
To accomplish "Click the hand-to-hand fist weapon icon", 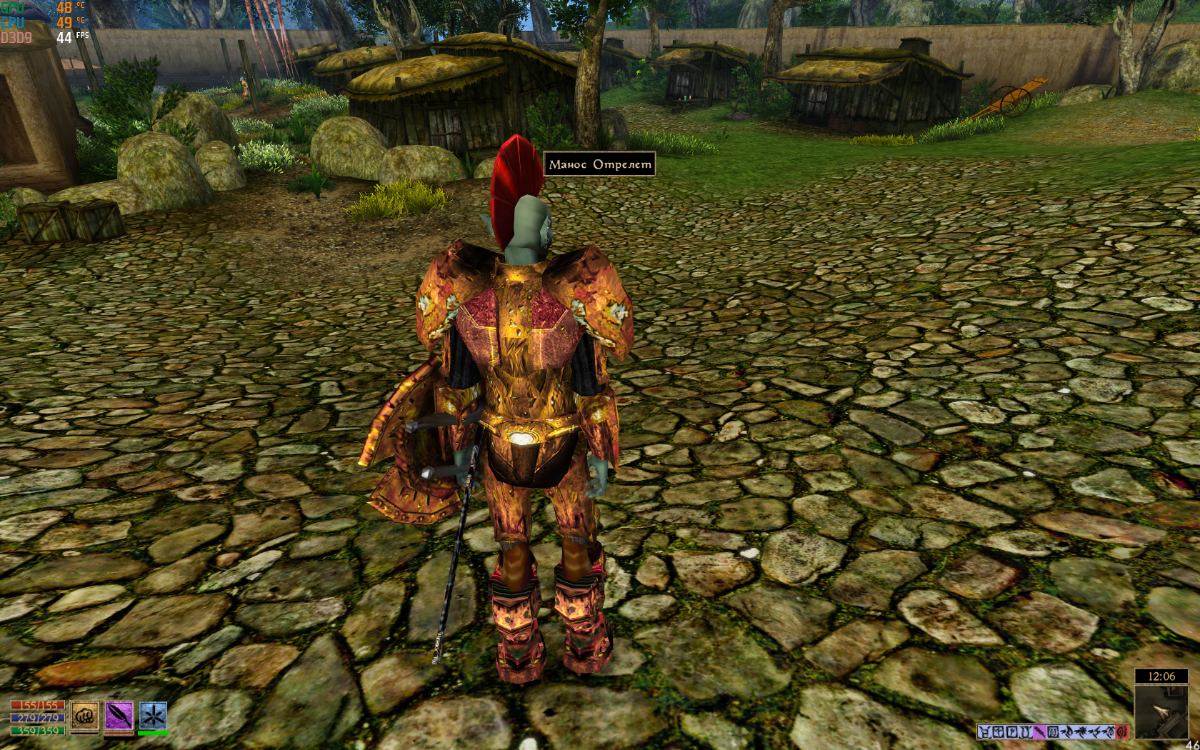I will click(84, 716).
